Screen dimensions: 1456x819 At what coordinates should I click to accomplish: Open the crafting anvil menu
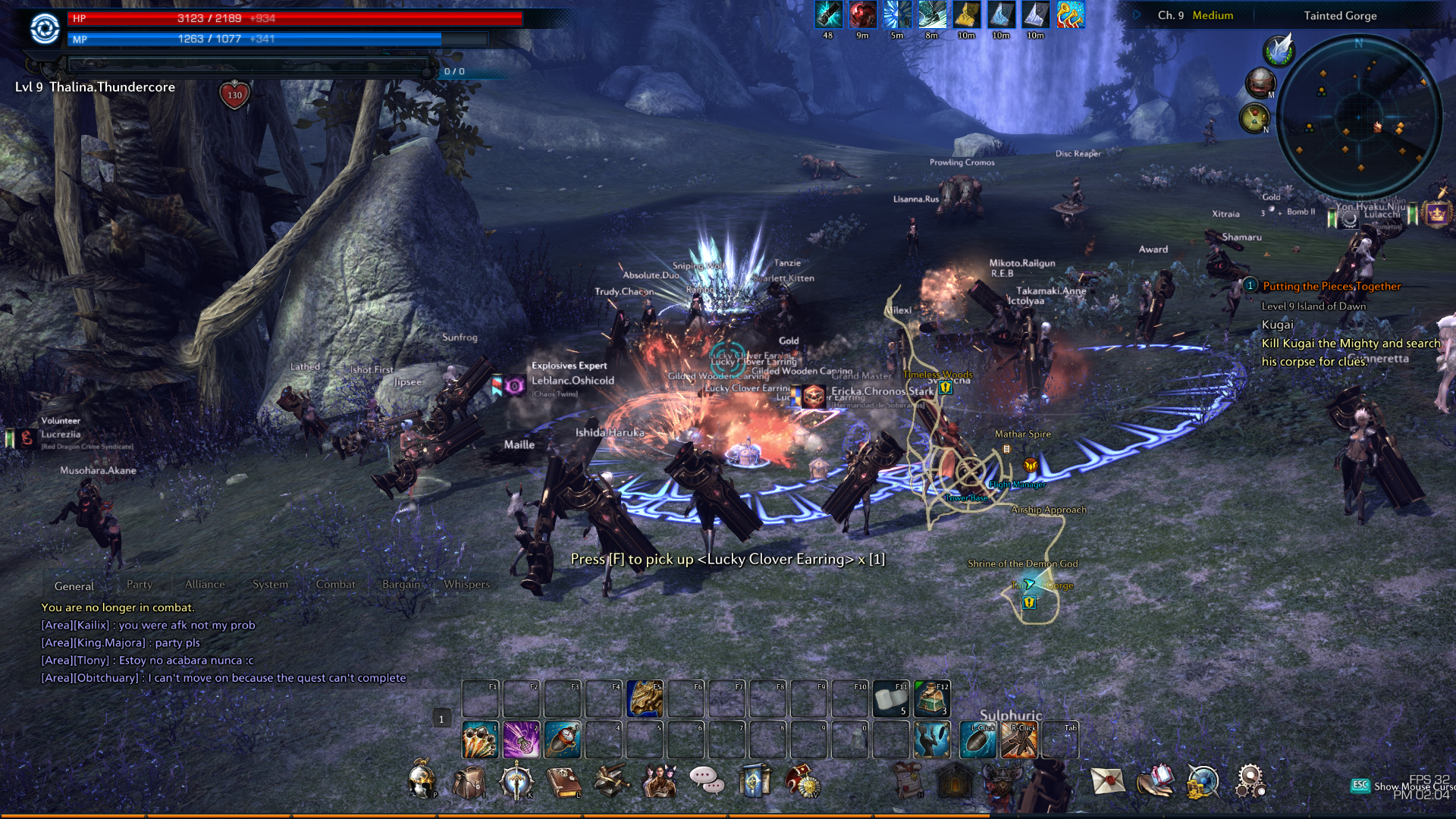(x=611, y=782)
